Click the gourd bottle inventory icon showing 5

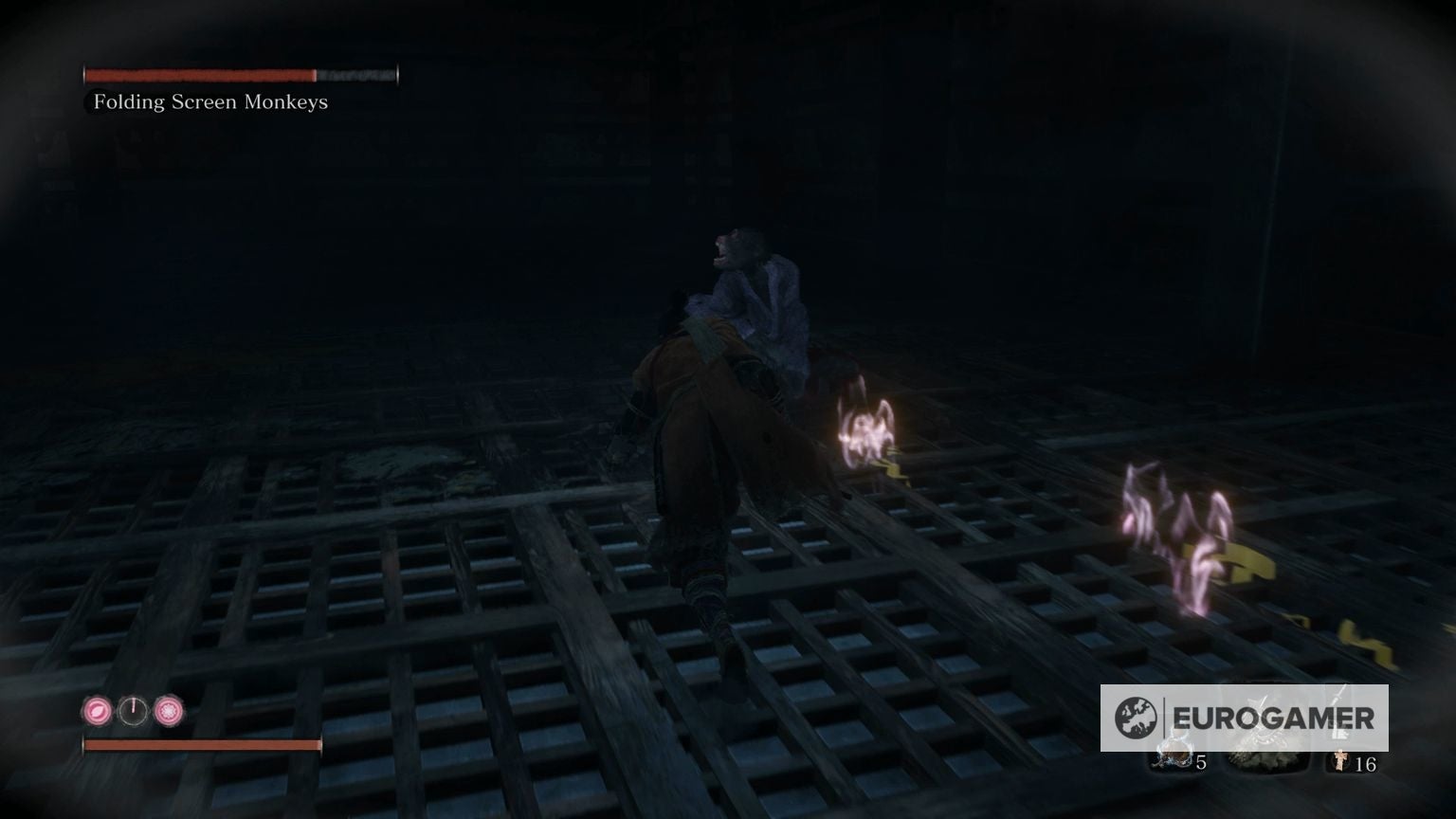1174,755
